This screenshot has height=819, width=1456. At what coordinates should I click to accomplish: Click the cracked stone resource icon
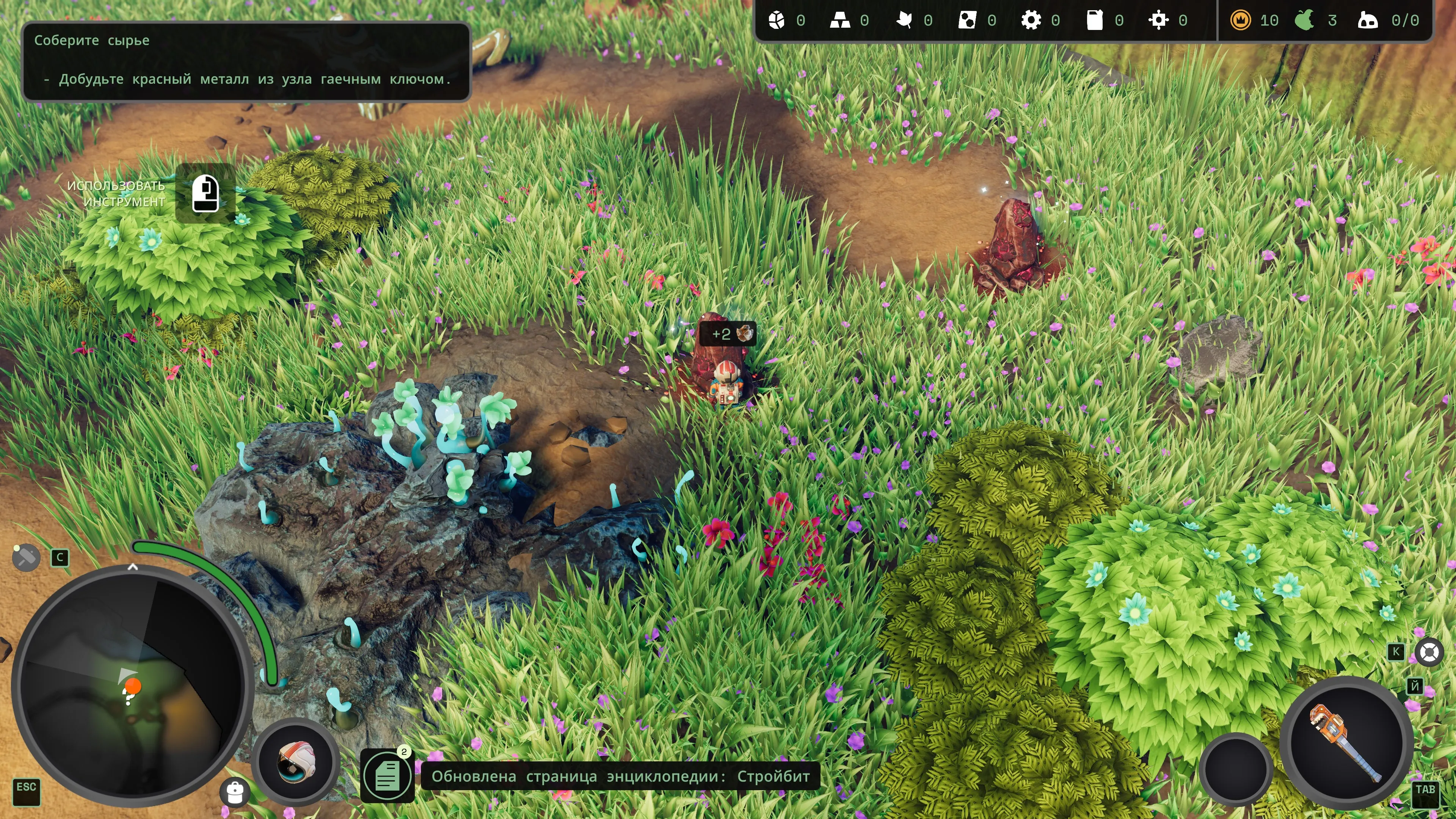776,21
